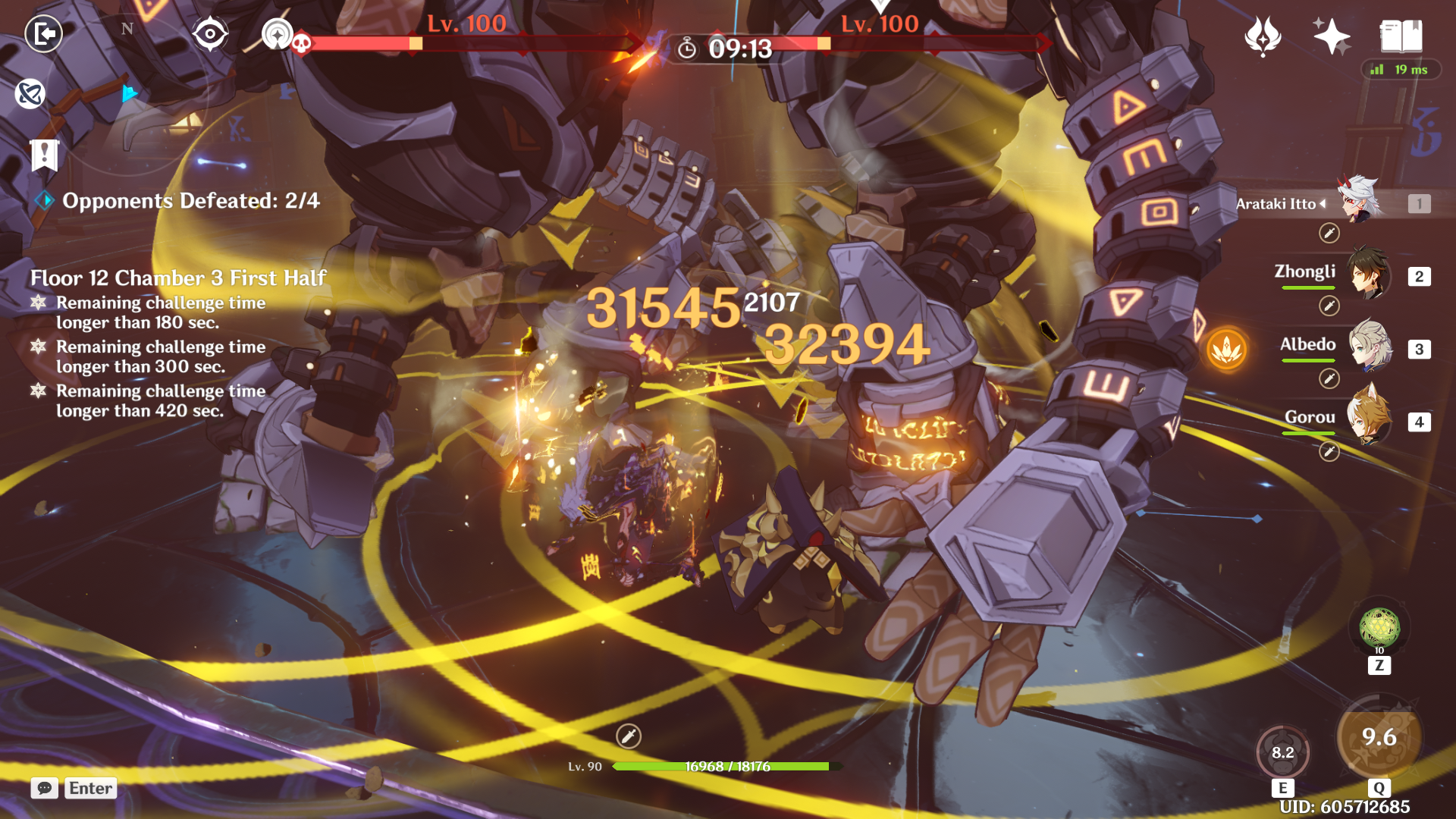Open the quest navigation icon
This screenshot has width=1456, height=819.
tap(277, 34)
